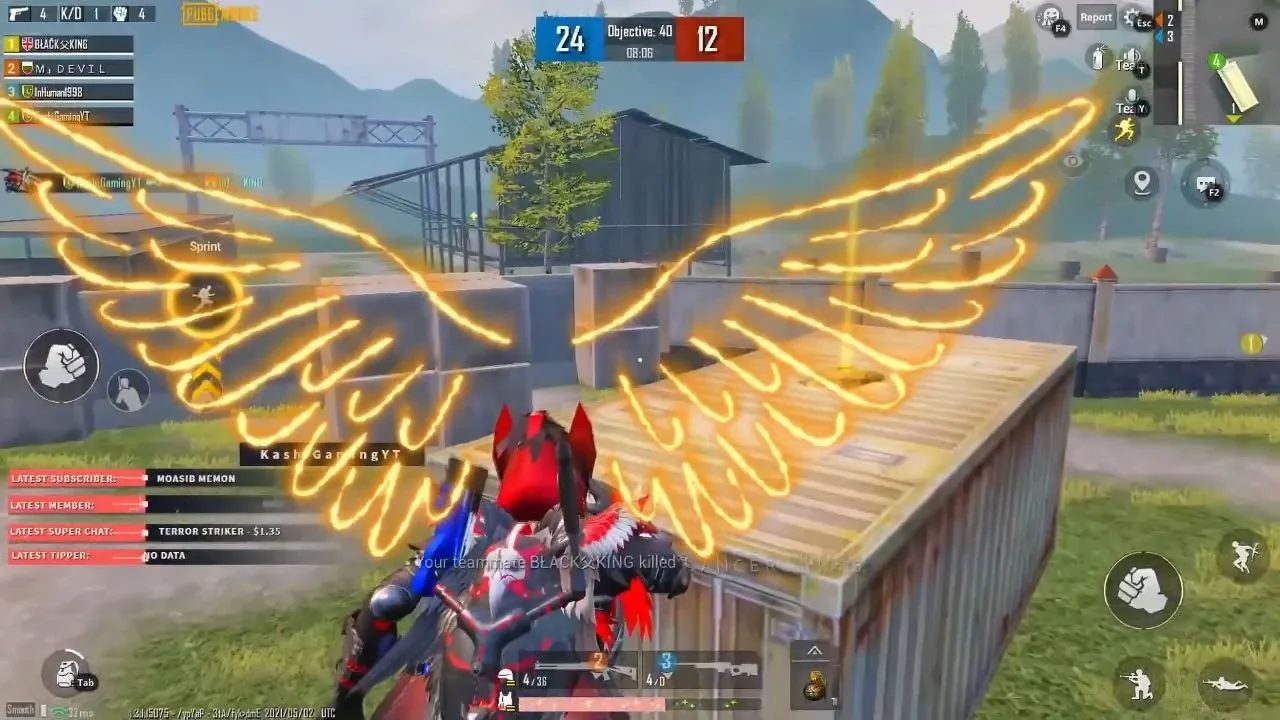1280x720 pixels.
Task: Open the emote face menu
Action: 1050,16
